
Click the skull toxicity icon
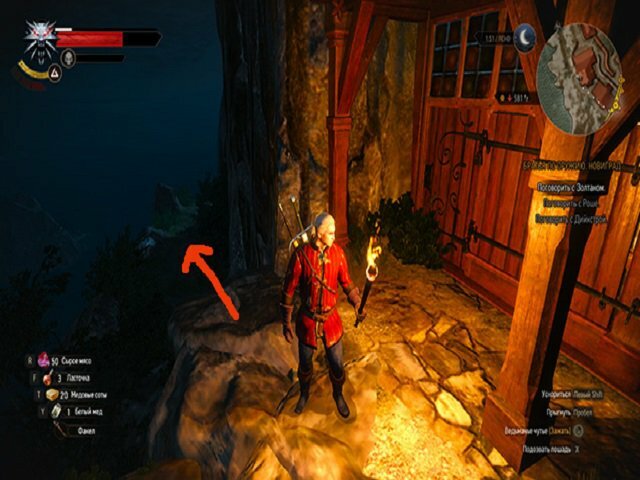coord(69,58)
